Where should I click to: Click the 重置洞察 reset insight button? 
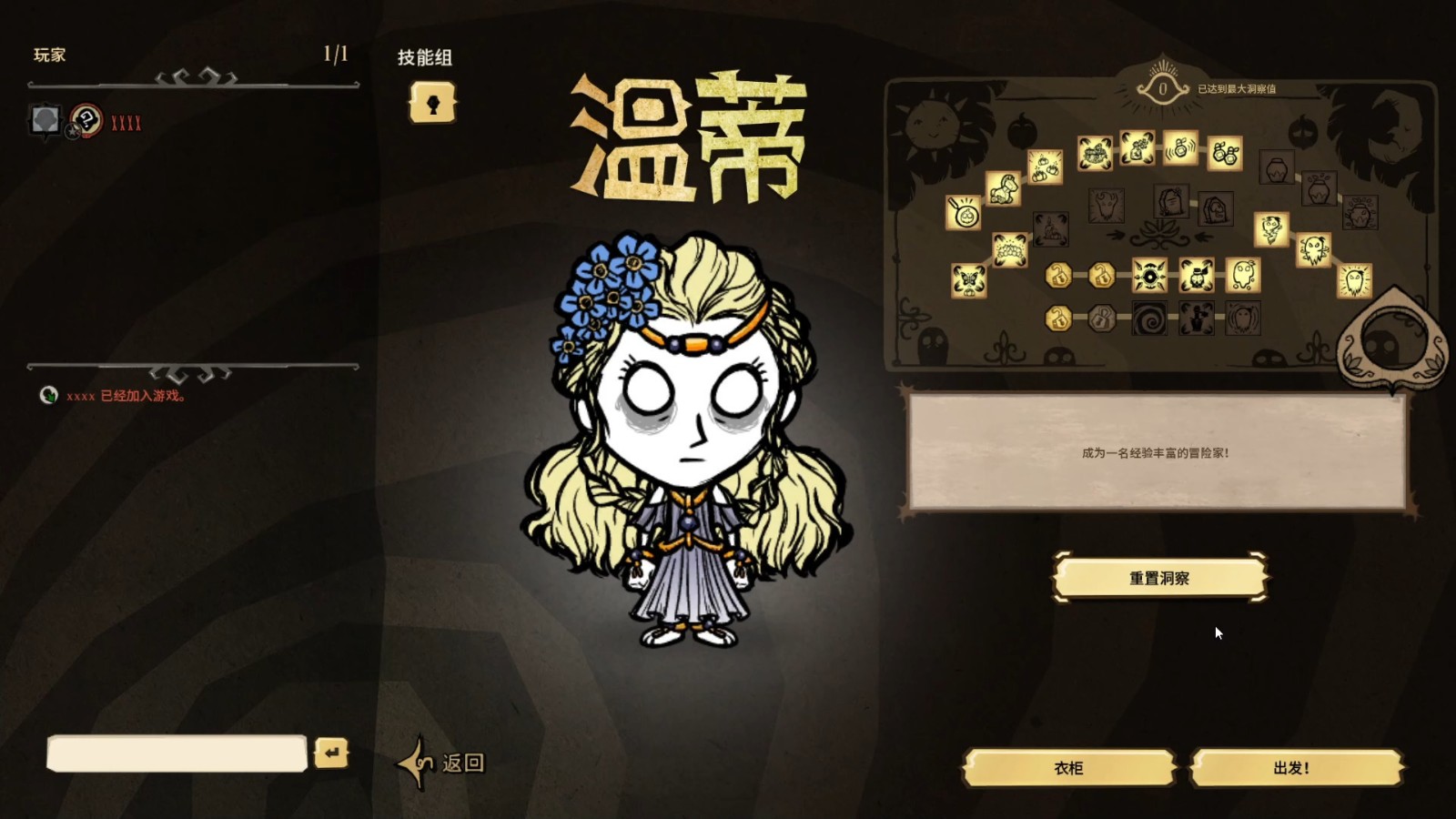tap(1162, 577)
